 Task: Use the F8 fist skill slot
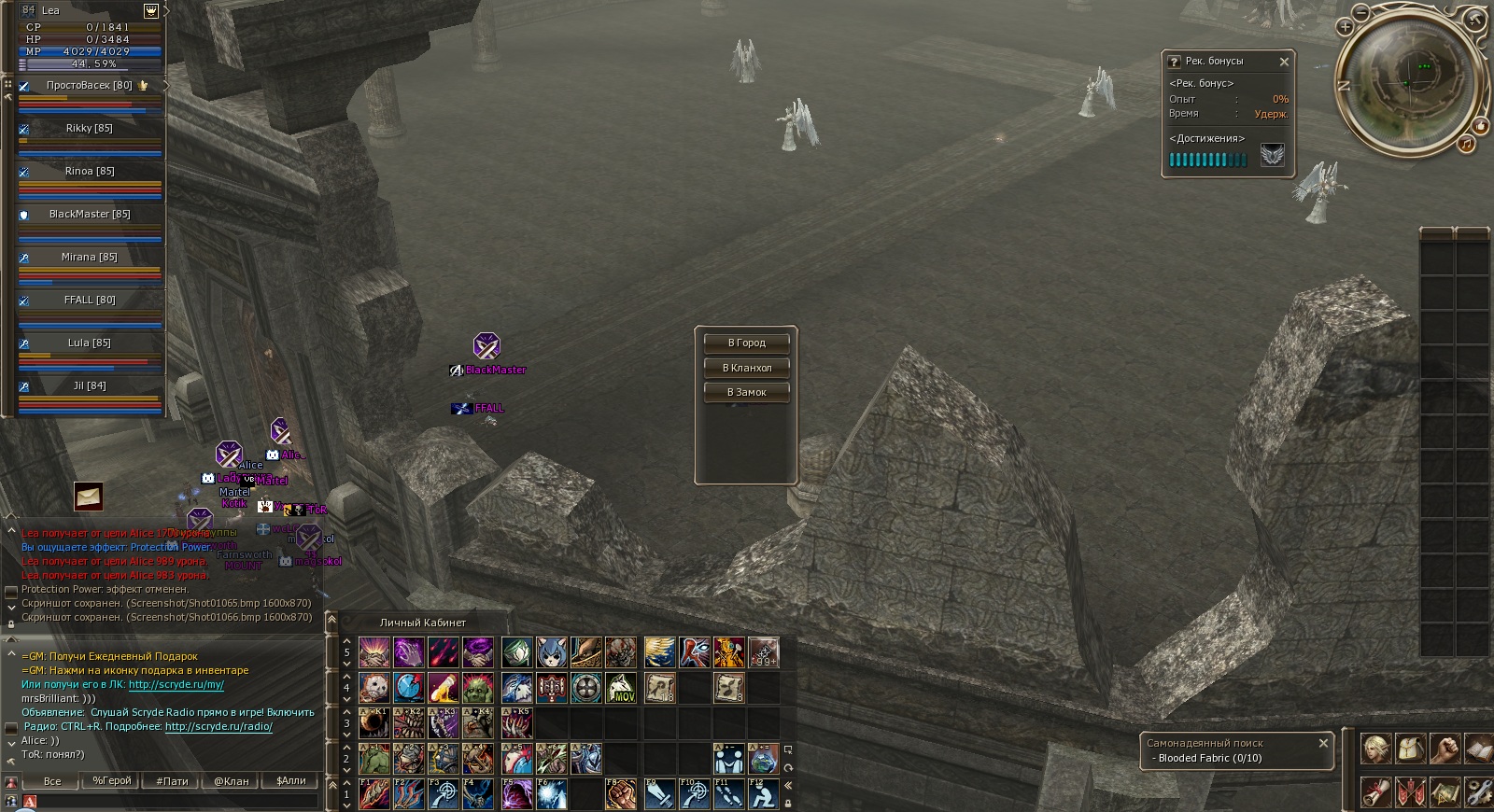(621, 794)
